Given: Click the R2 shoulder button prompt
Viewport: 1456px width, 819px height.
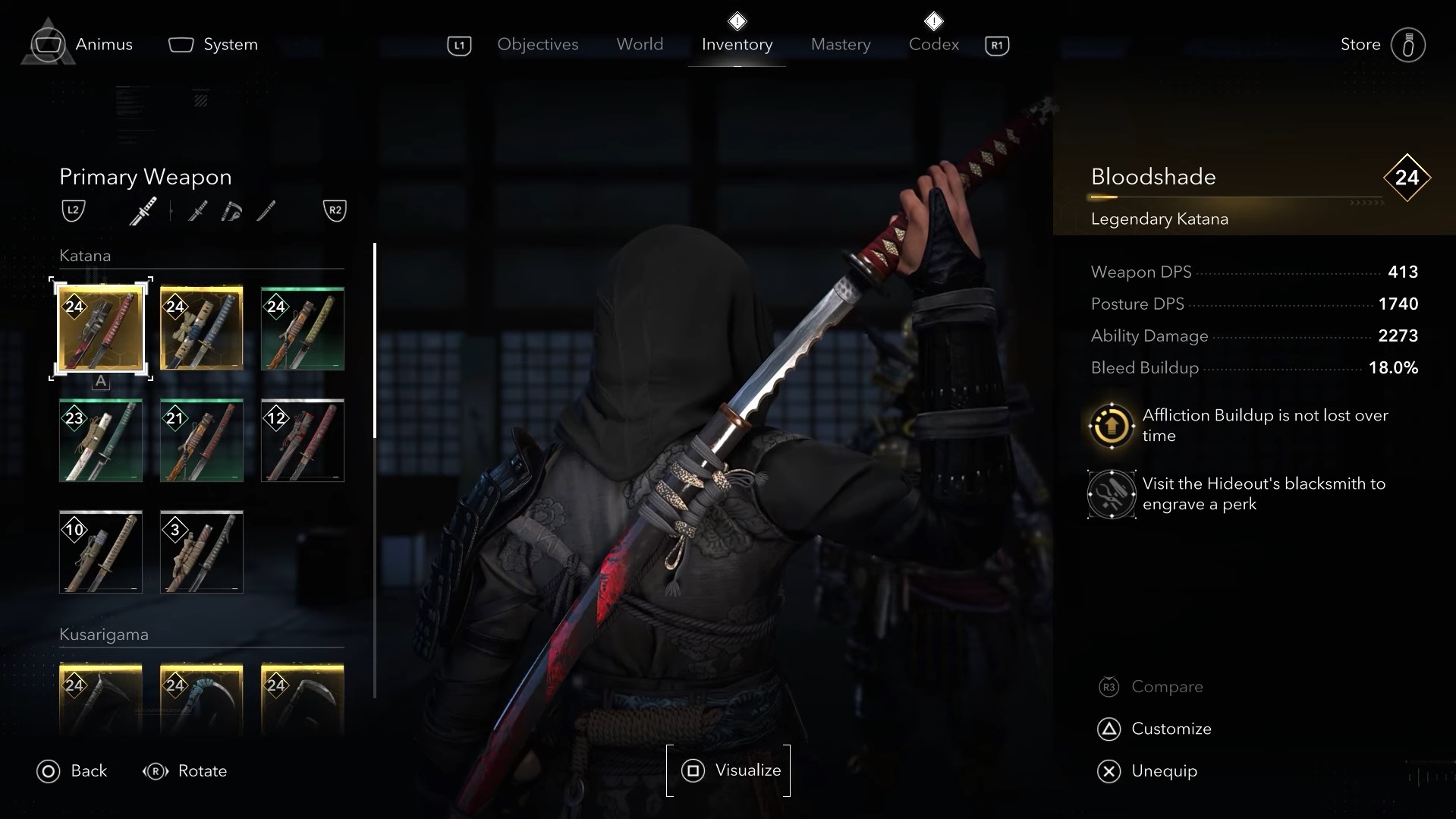Looking at the screenshot, I should click(335, 210).
